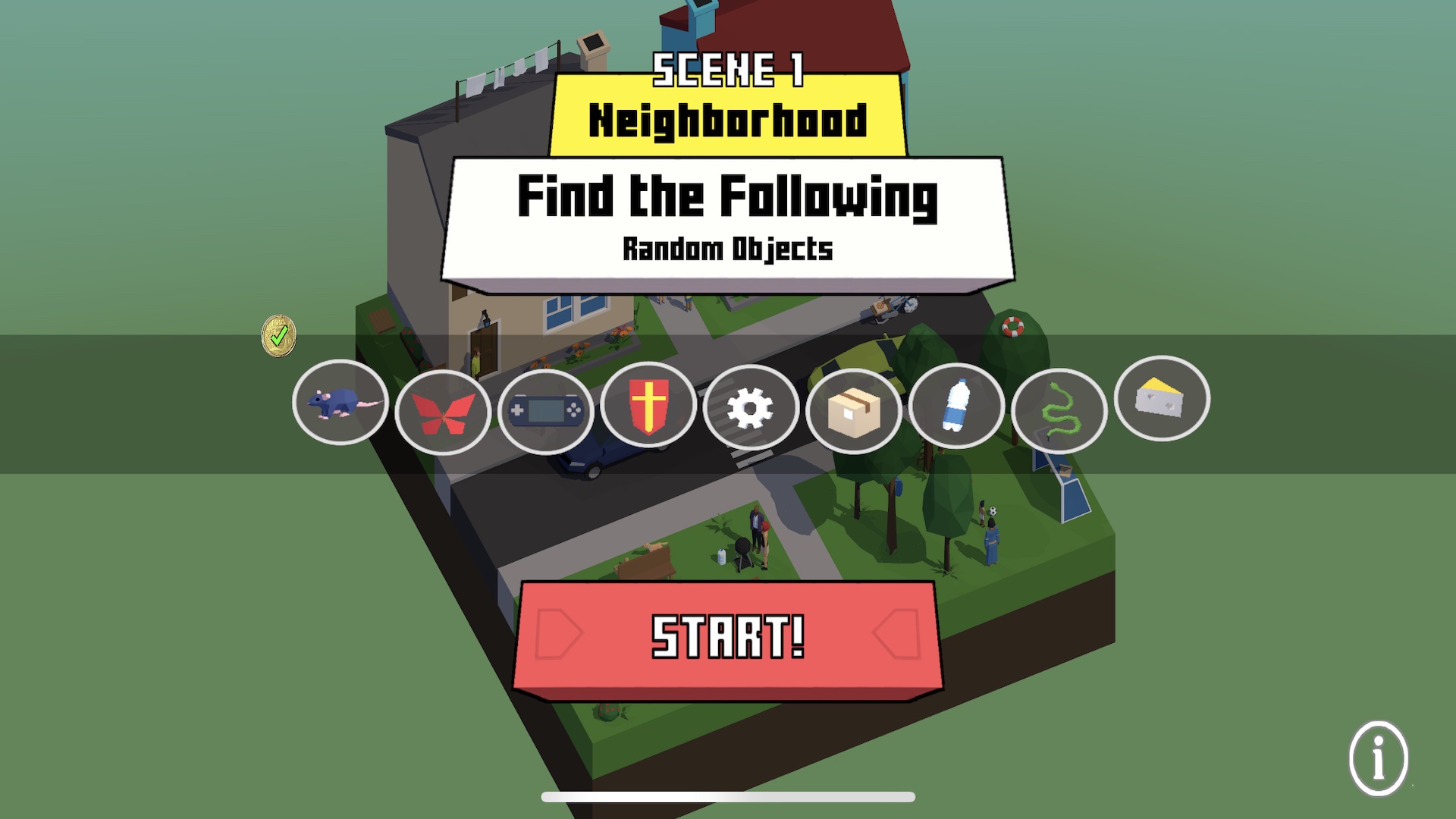
Task: Click the gold coin with checkmark
Action: tap(279, 335)
